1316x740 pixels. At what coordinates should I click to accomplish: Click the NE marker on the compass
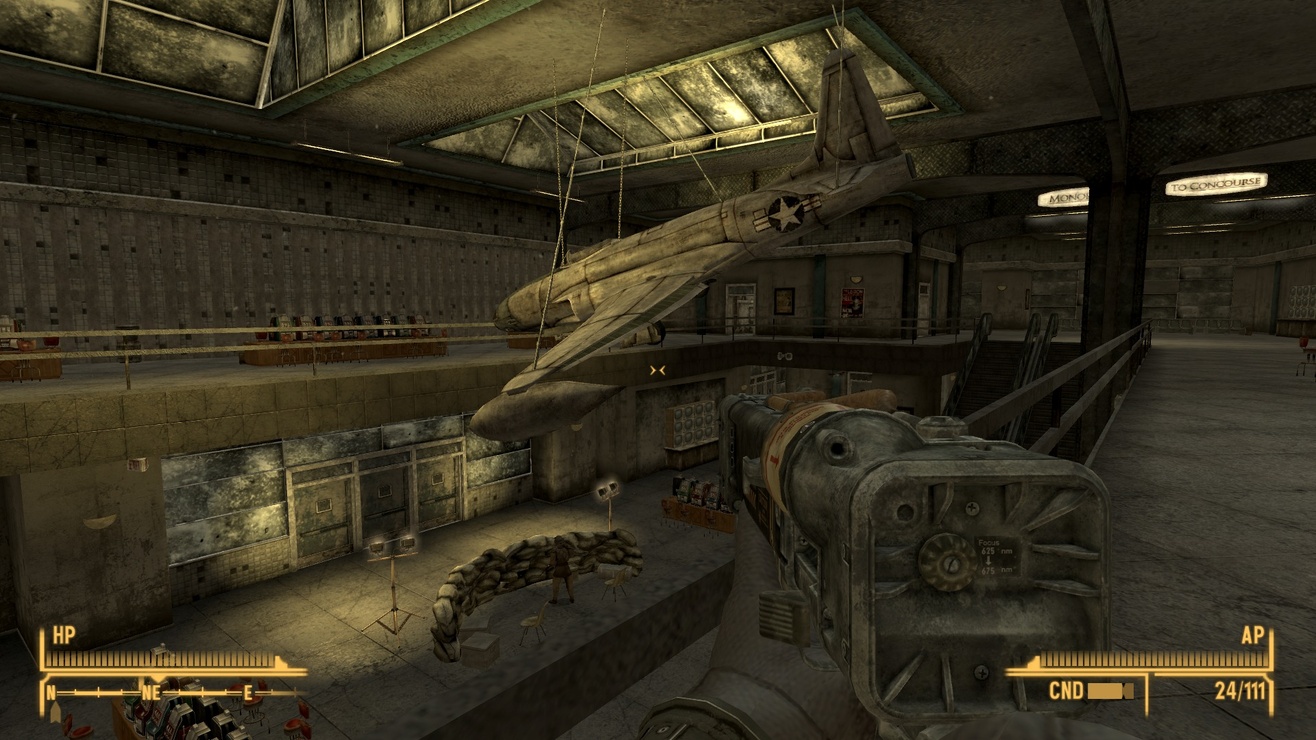pos(151,692)
